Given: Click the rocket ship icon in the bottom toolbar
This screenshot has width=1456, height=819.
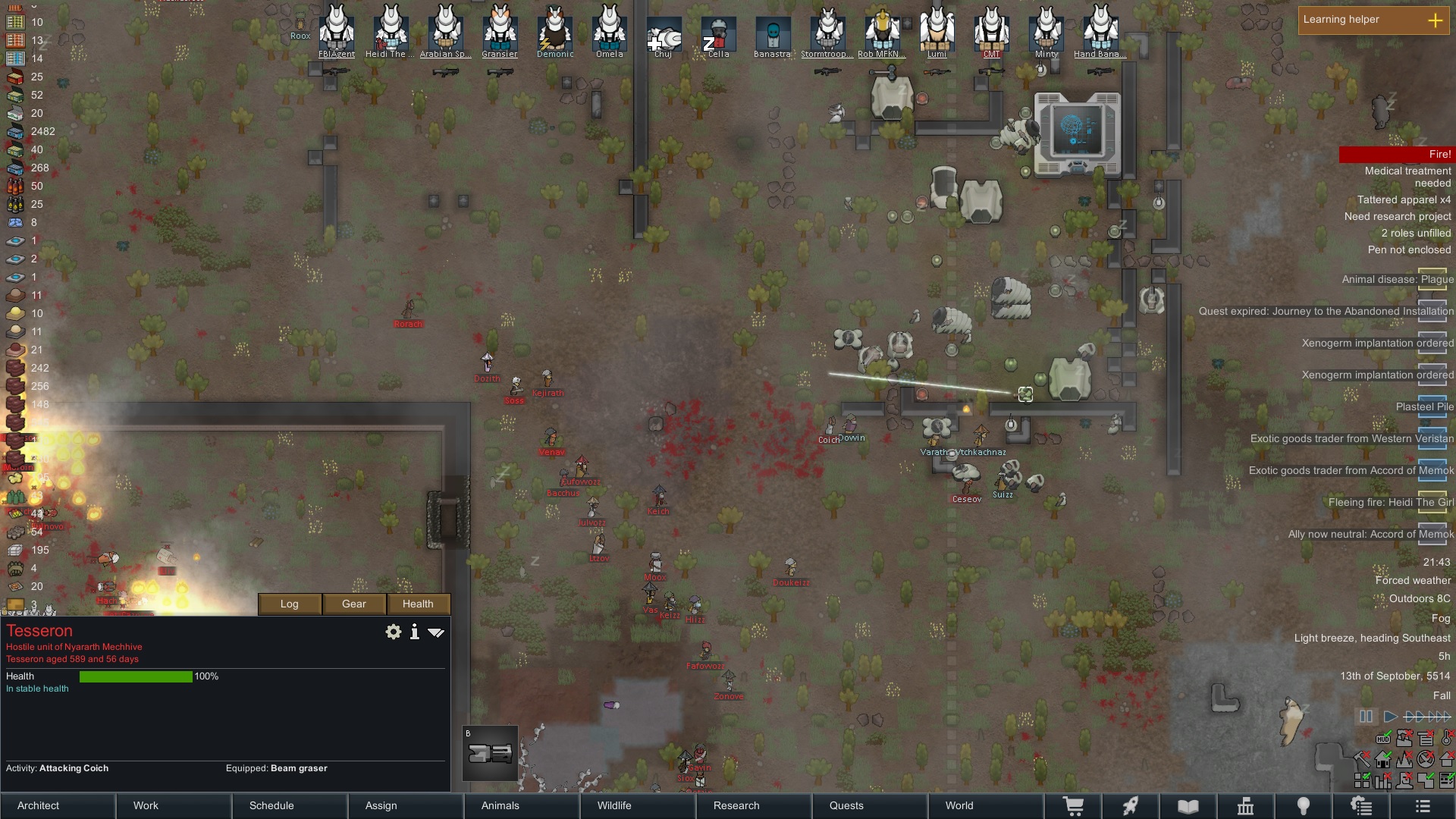Looking at the screenshot, I should pyautogui.click(x=1132, y=805).
